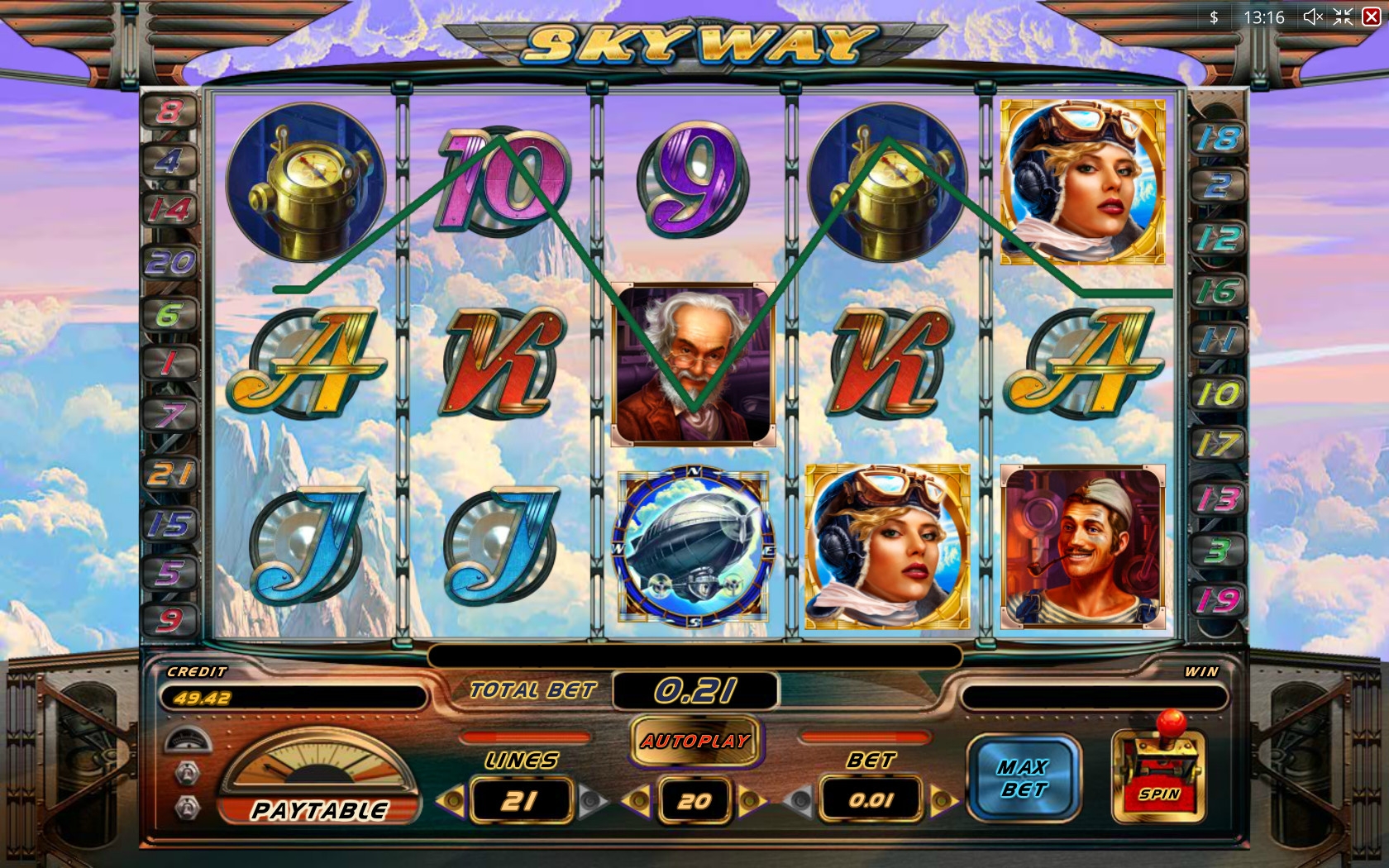The height and width of the screenshot is (868, 1389).
Task: Toggle fullscreen with the arrows icon
Action: (x=1343, y=17)
